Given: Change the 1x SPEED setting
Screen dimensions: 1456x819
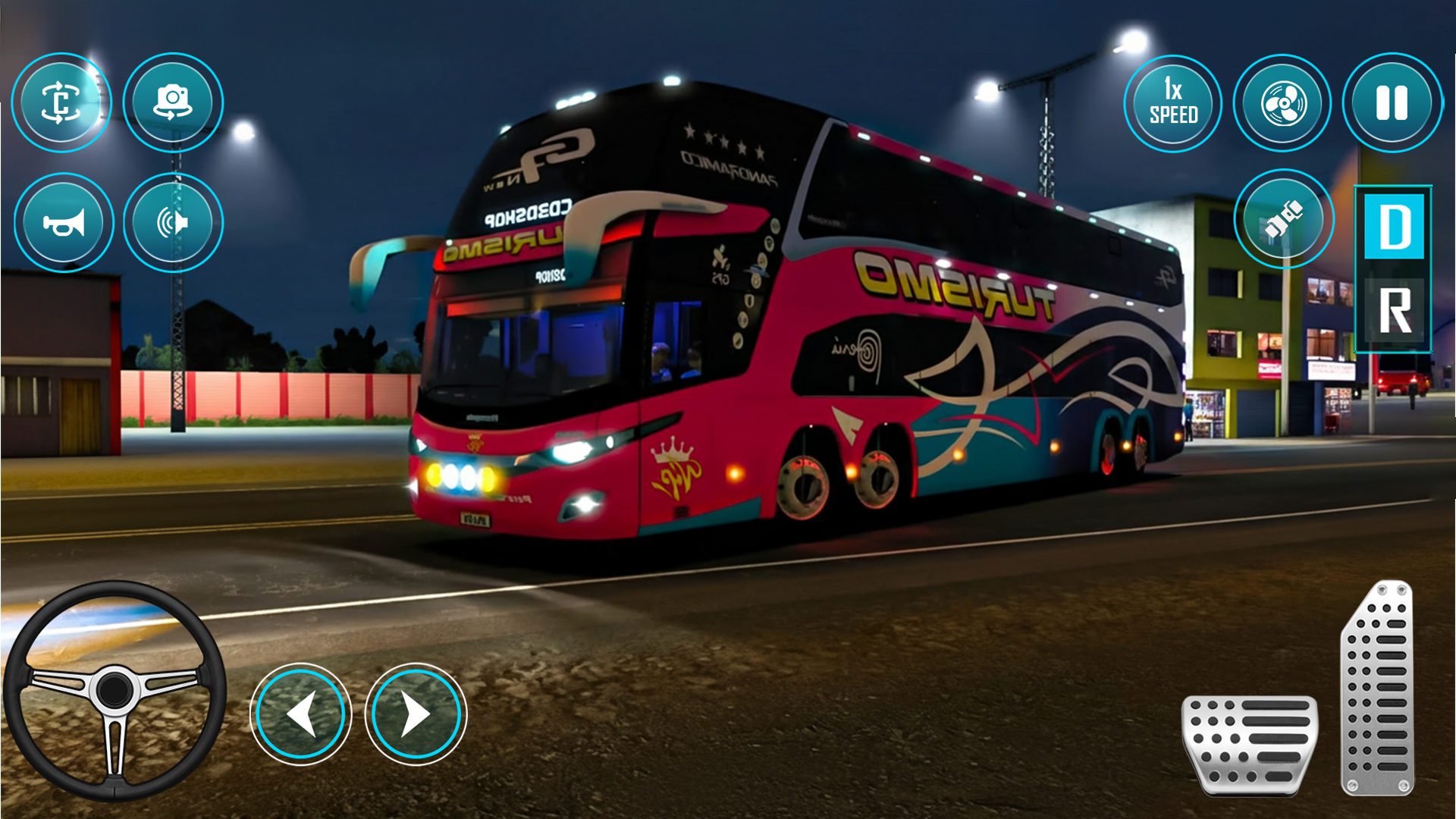Looking at the screenshot, I should [x=1172, y=103].
